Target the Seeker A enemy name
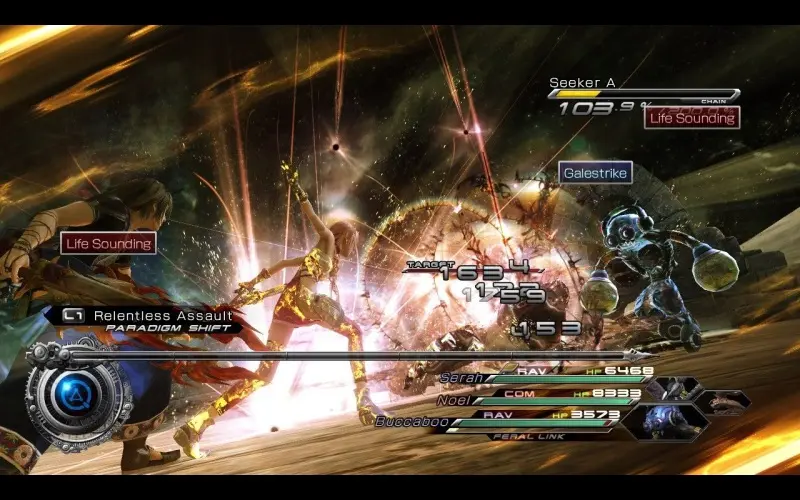The image size is (800, 500). [x=581, y=83]
